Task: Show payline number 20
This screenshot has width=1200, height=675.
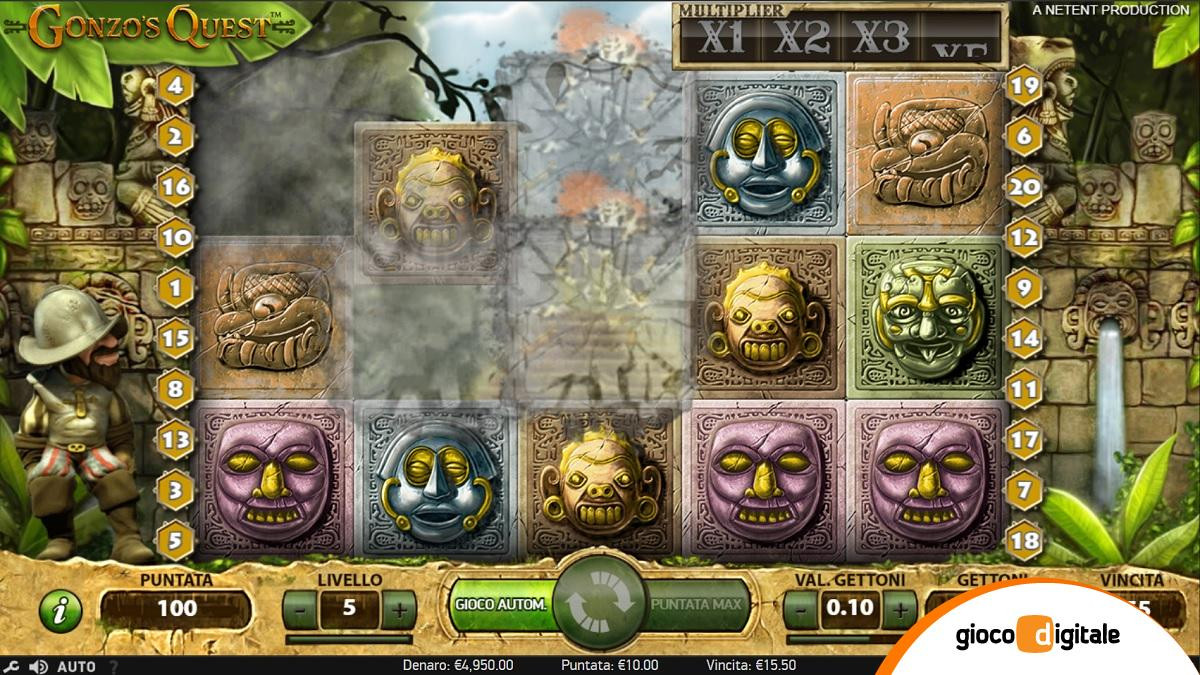Action: [1022, 186]
